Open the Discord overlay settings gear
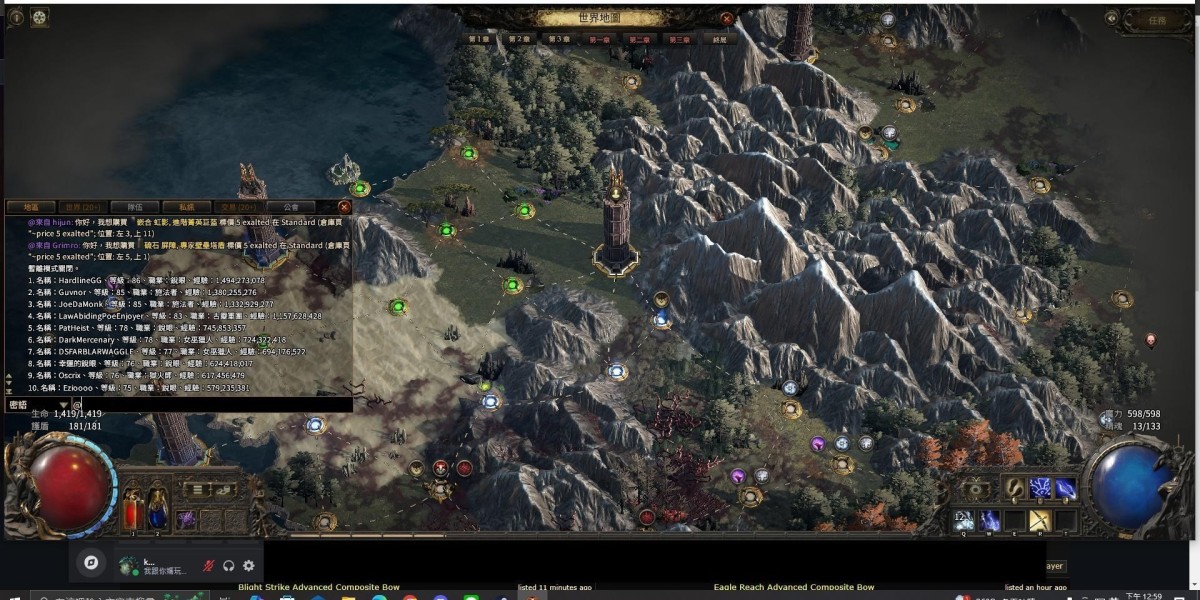This screenshot has width=1200, height=600. point(249,565)
